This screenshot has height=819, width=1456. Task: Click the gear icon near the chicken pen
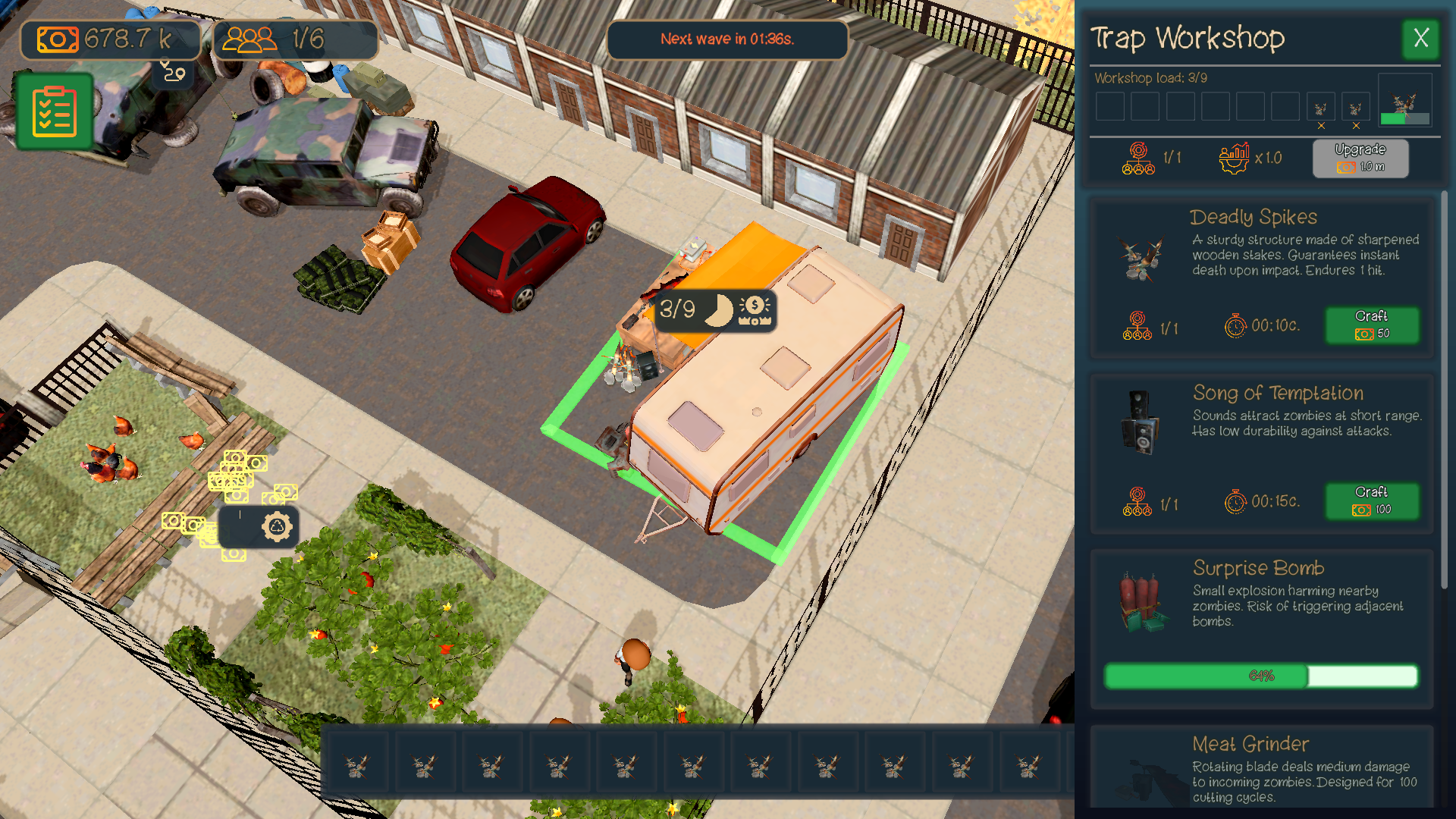pos(276,526)
